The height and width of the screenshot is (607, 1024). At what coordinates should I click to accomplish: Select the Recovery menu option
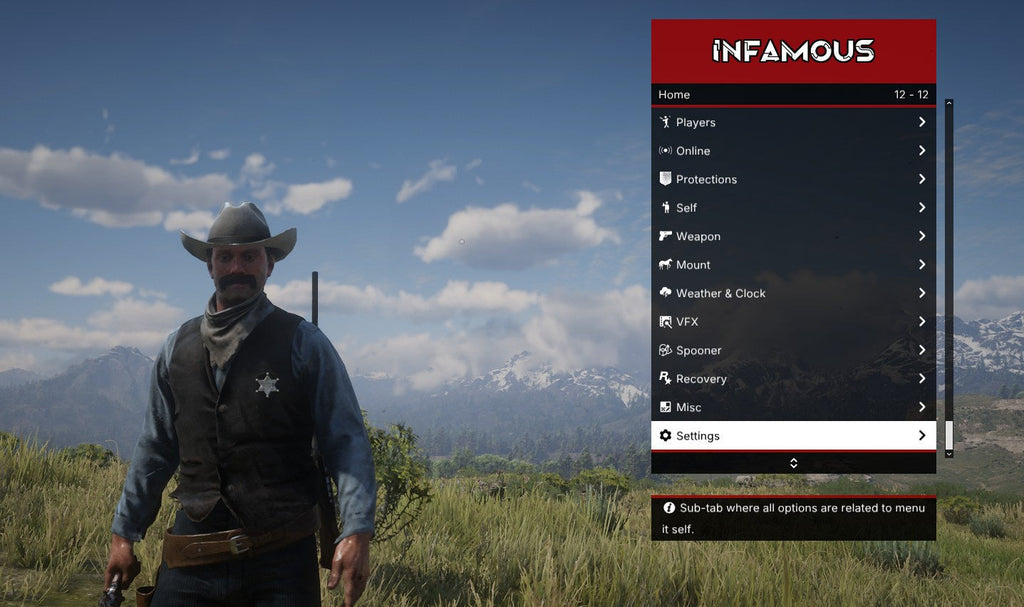tap(793, 379)
